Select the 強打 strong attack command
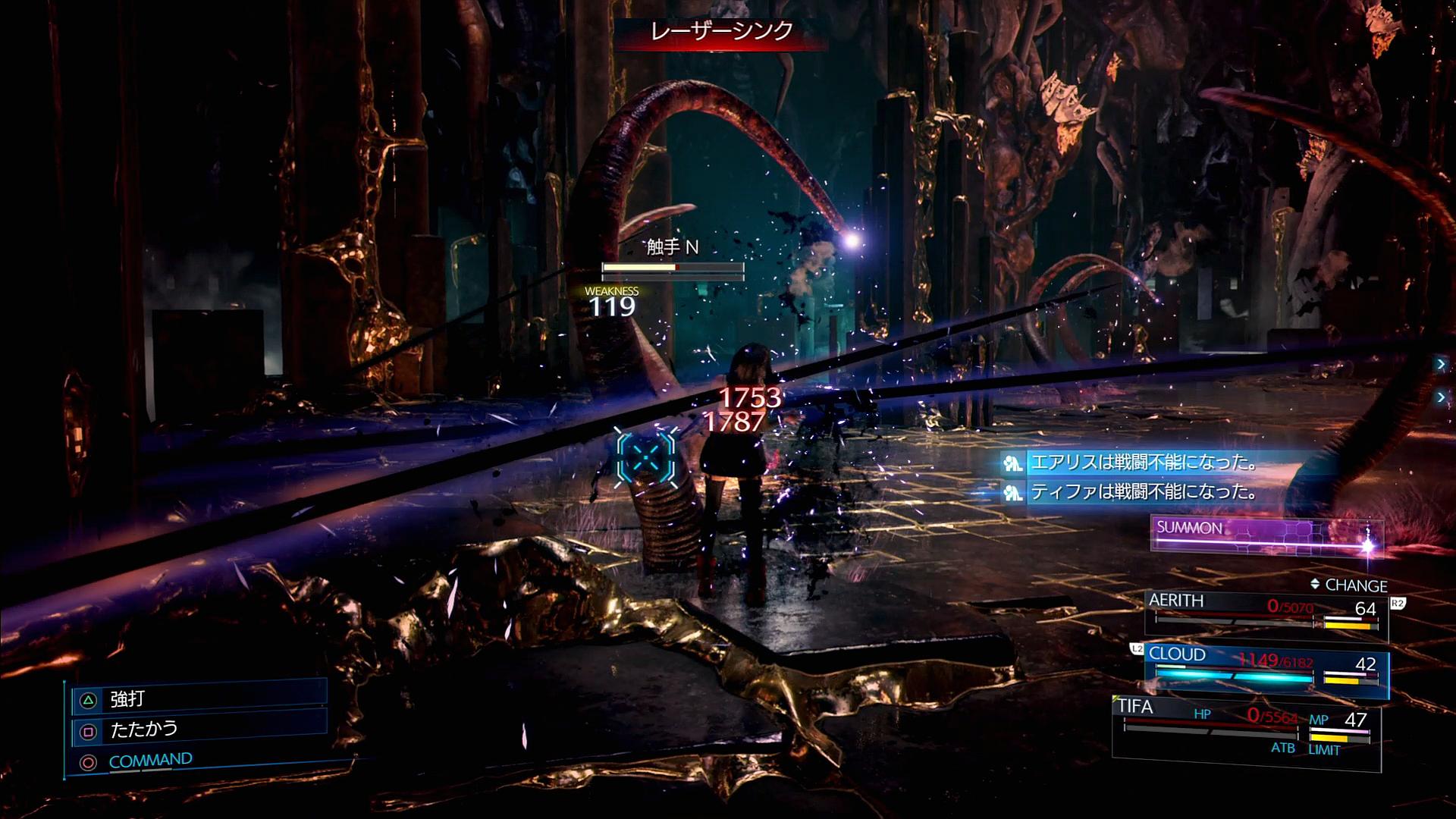1456x819 pixels. 199,698
